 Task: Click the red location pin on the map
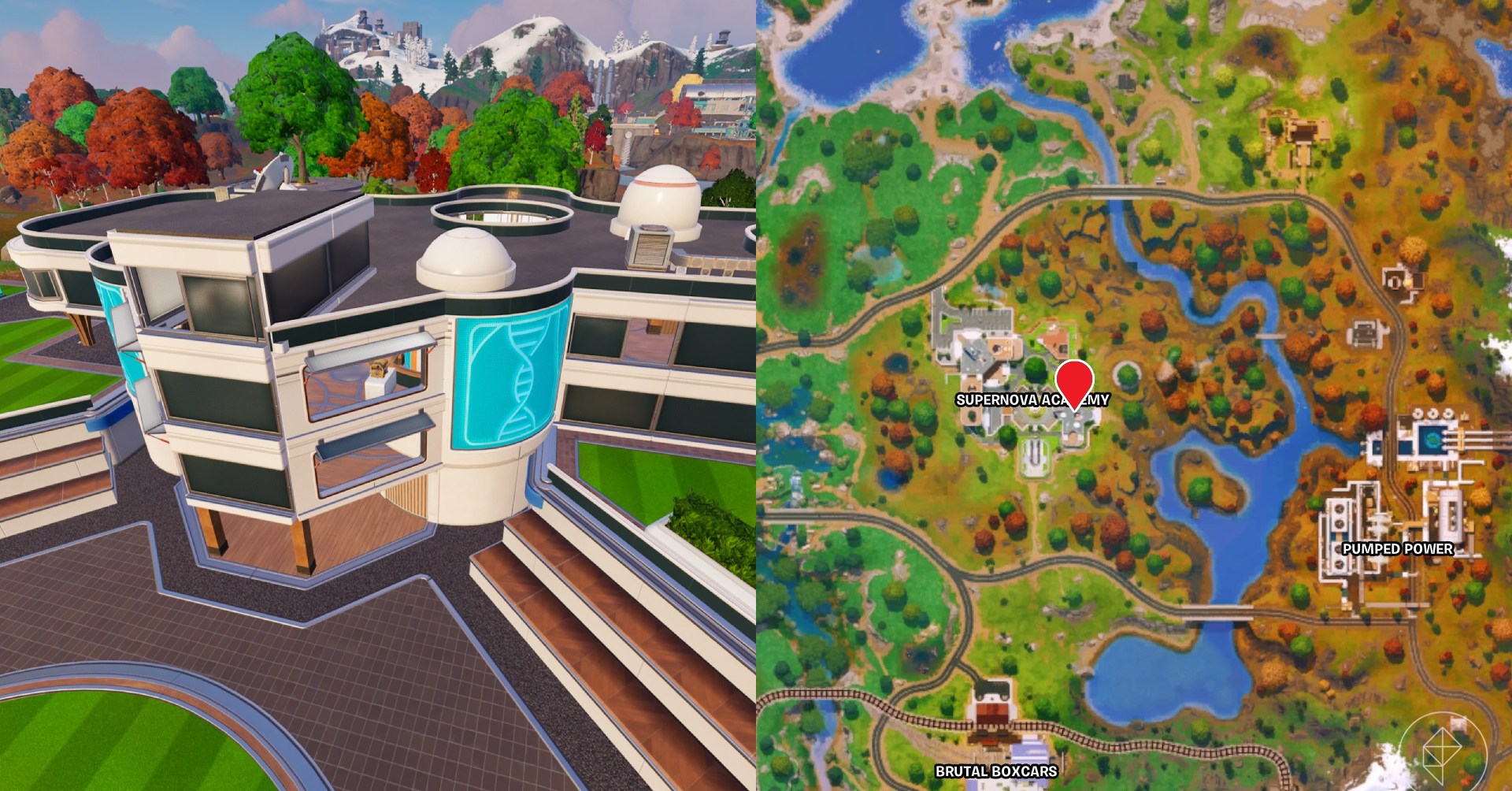pos(1076,381)
